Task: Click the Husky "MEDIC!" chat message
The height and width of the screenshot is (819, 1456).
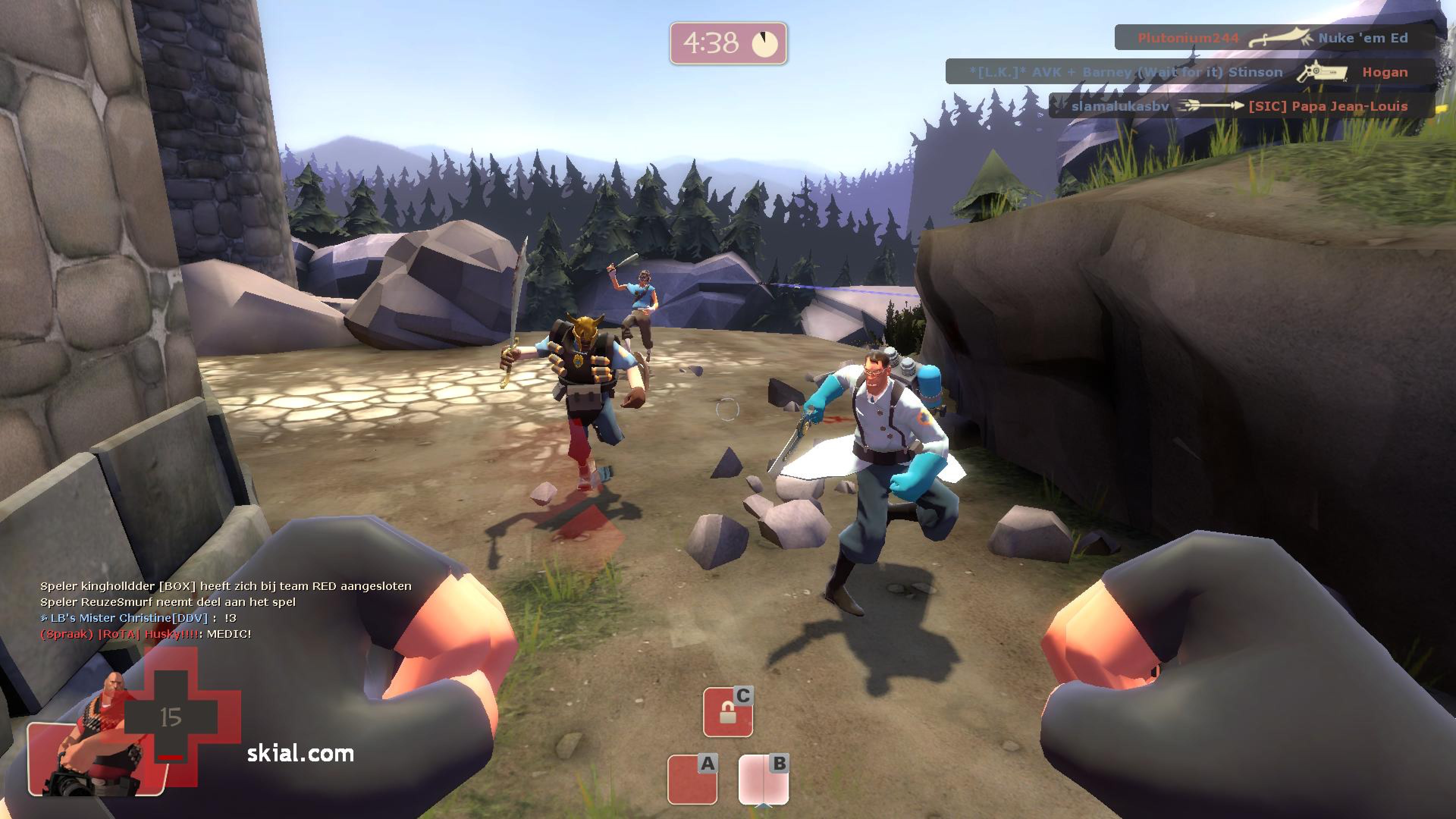Action: tap(146, 634)
